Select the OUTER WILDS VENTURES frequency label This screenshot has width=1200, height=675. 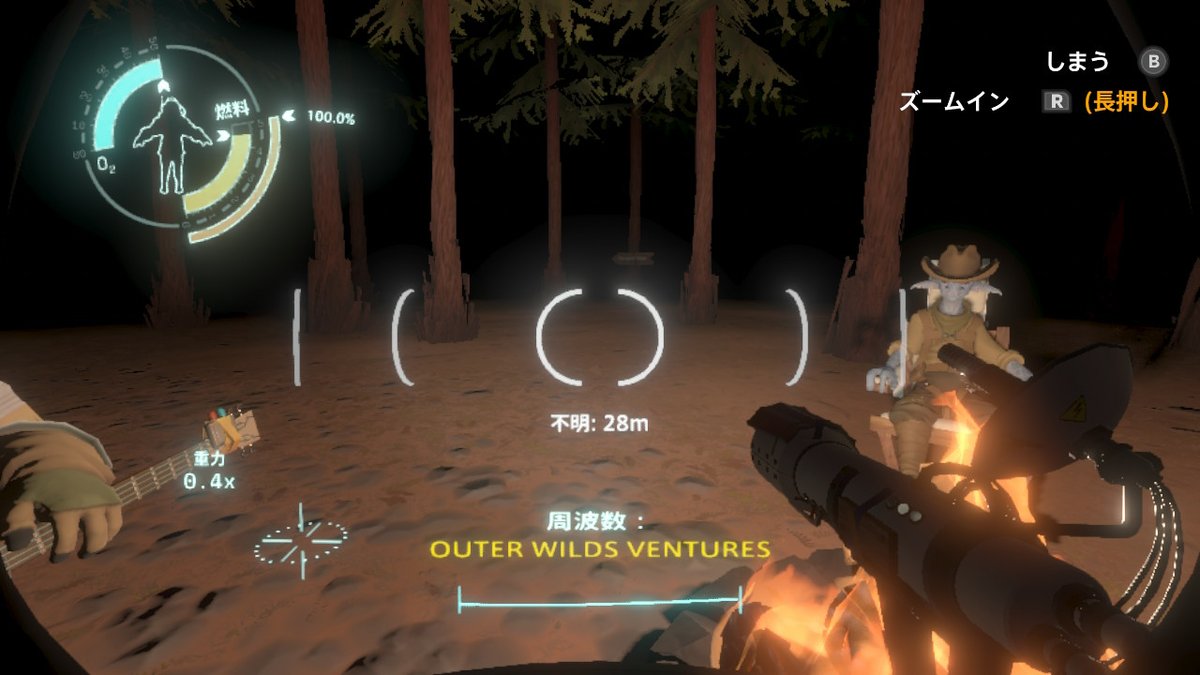[599, 549]
